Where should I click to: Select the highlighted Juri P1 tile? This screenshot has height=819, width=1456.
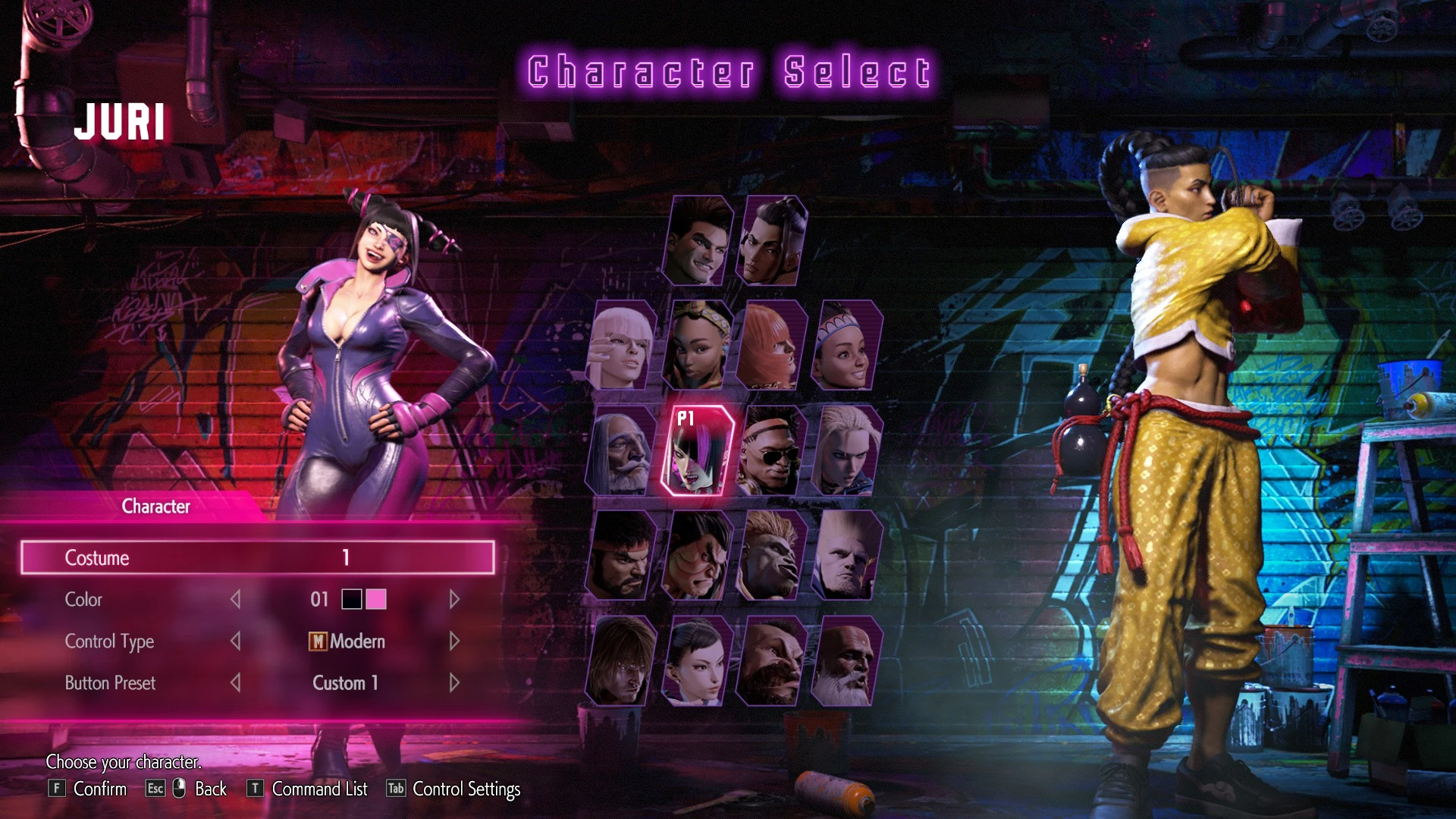[696, 450]
